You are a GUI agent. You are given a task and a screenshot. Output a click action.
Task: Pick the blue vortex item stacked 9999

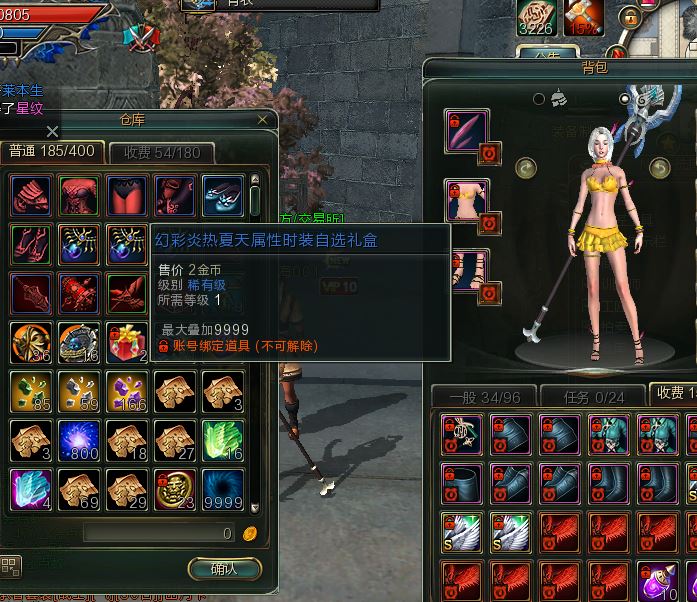223,489
